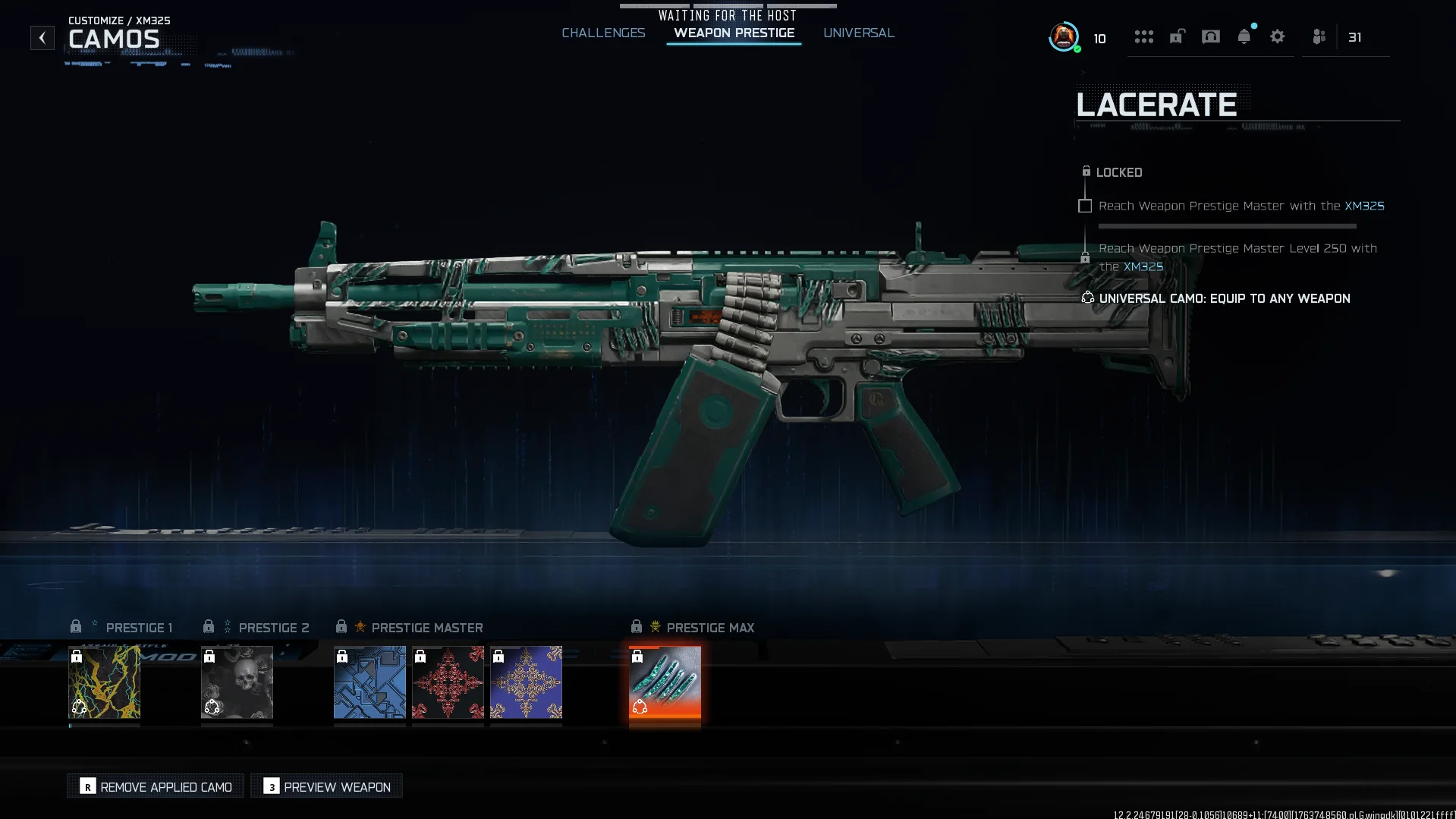Open settings gear icon
This screenshot has height=819, width=1456.
(1277, 37)
